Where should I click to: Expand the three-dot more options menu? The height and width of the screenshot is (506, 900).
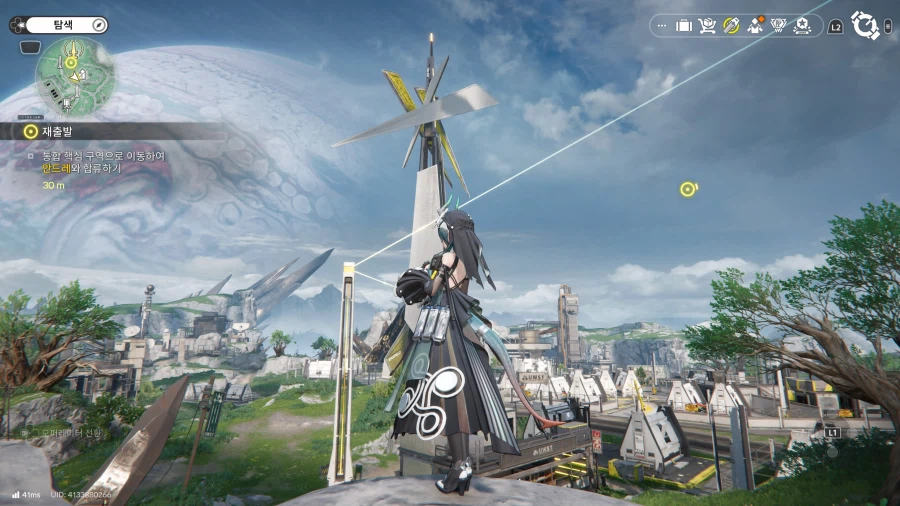click(661, 25)
